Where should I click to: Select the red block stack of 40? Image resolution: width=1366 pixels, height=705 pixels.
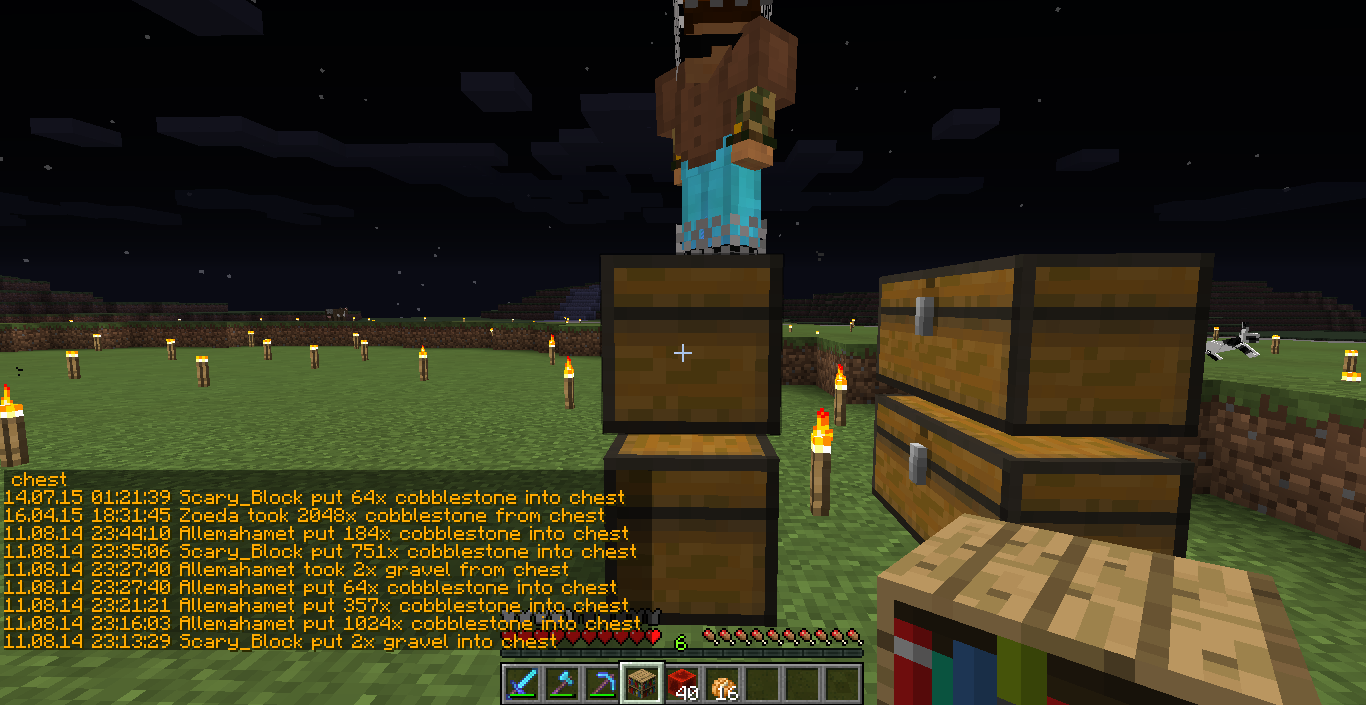(x=681, y=684)
